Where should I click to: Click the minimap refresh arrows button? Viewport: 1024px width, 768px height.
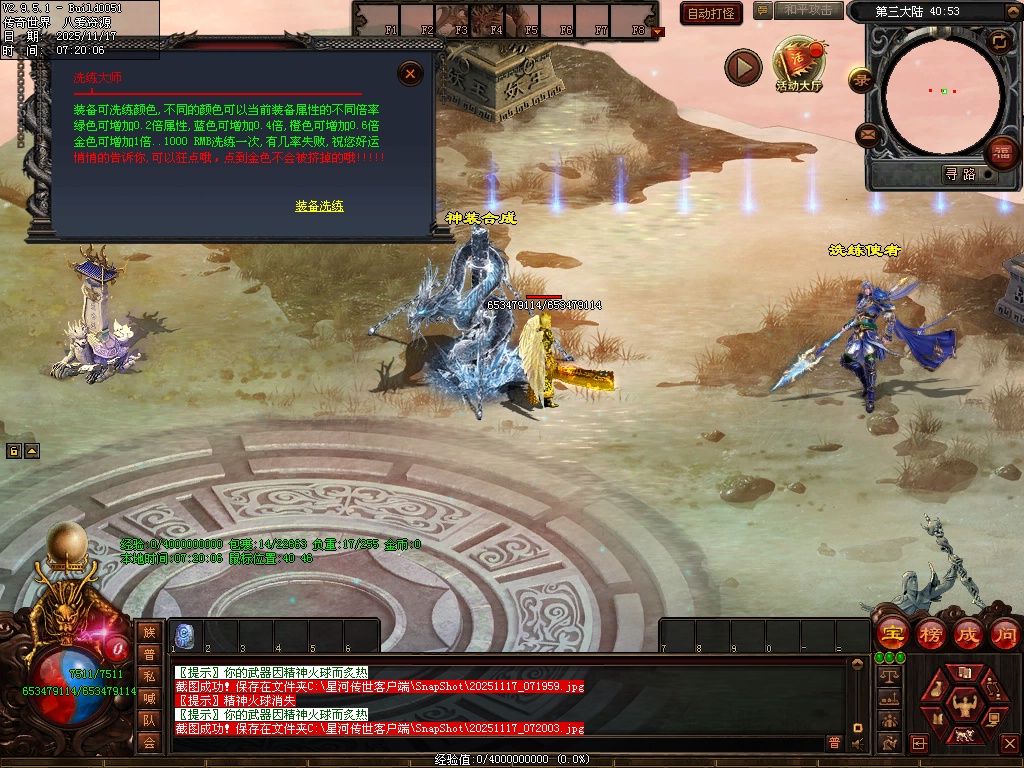point(999,41)
